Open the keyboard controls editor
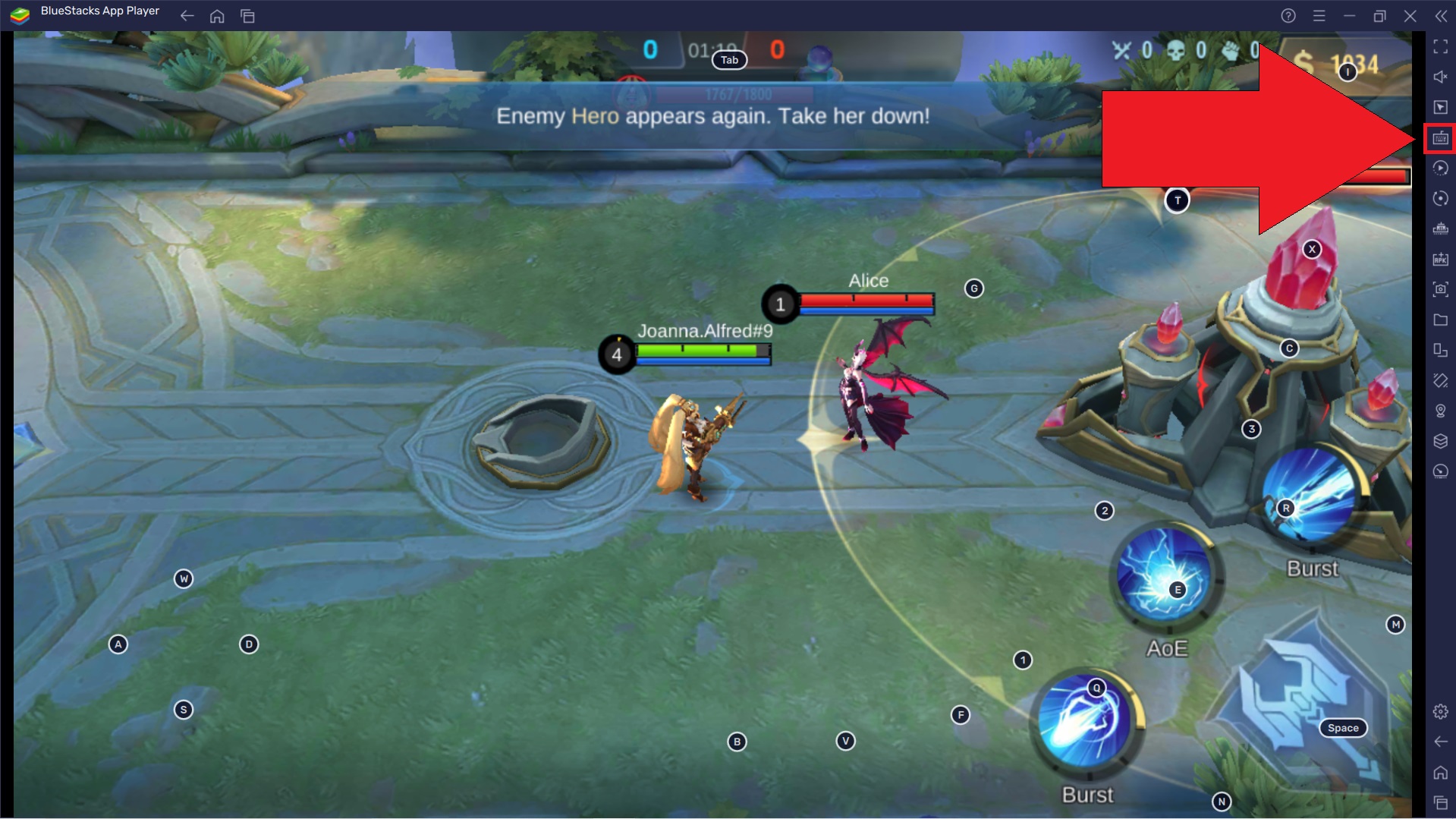The image size is (1456, 819). (x=1440, y=137)
